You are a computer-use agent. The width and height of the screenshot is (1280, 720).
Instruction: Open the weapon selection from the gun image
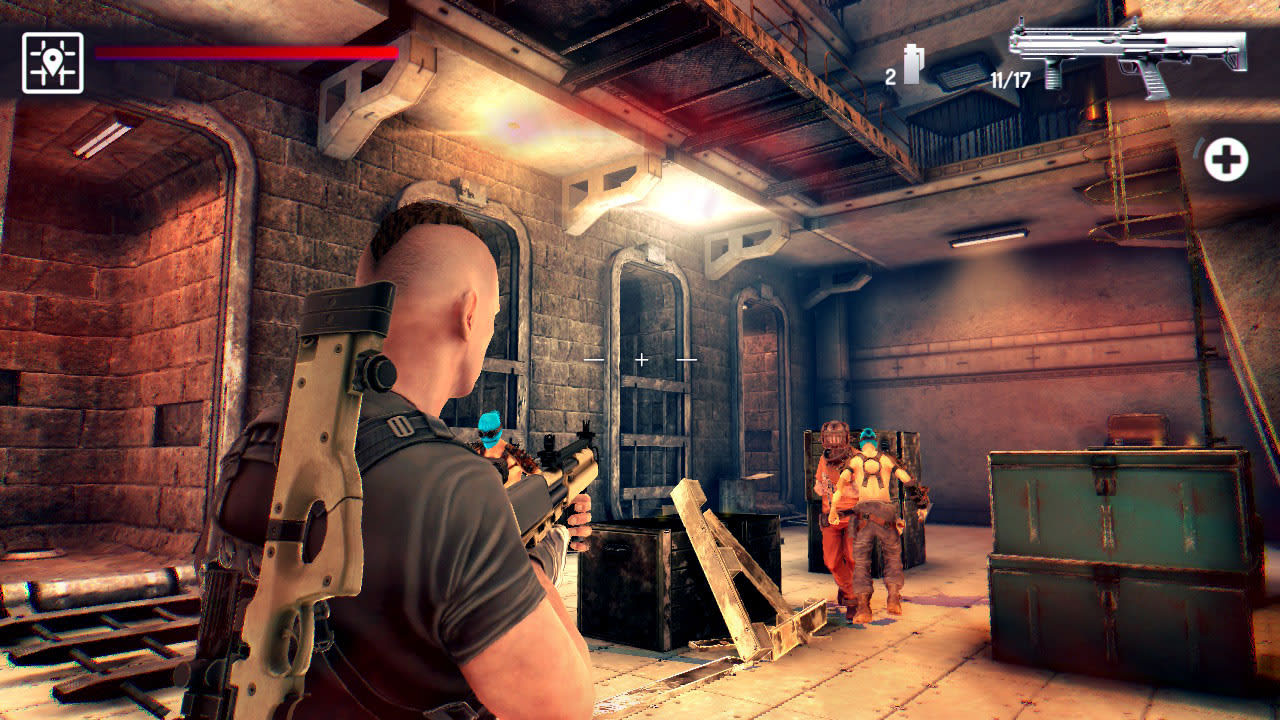coord(1130,55)
